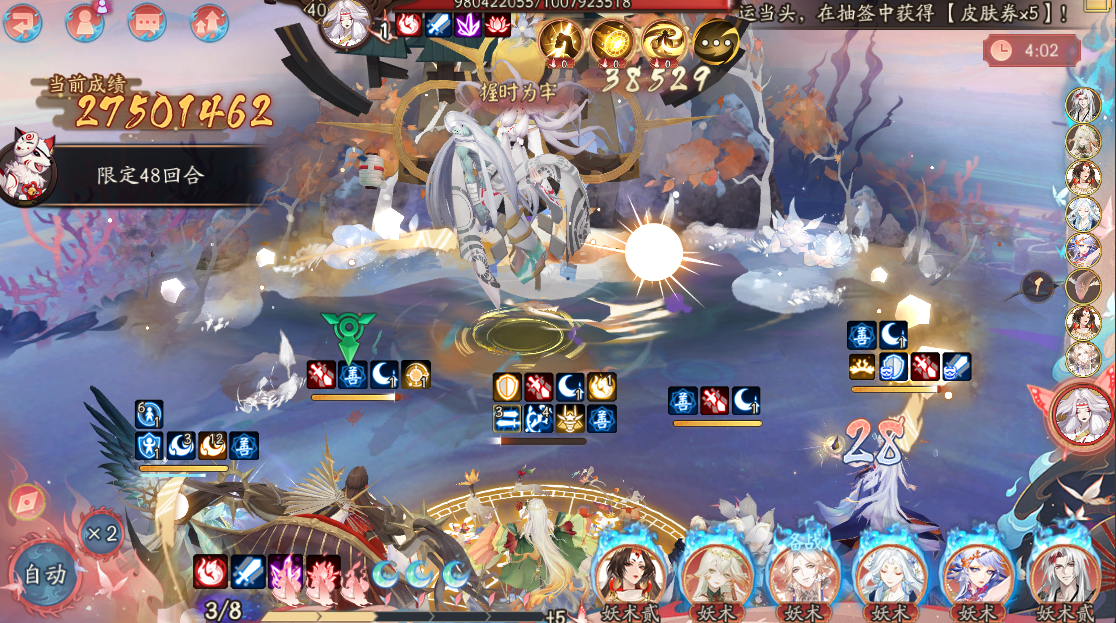The image size is (1116, 623).
Task: Open the chat speech-bubble icon
Action: [147, 22]
